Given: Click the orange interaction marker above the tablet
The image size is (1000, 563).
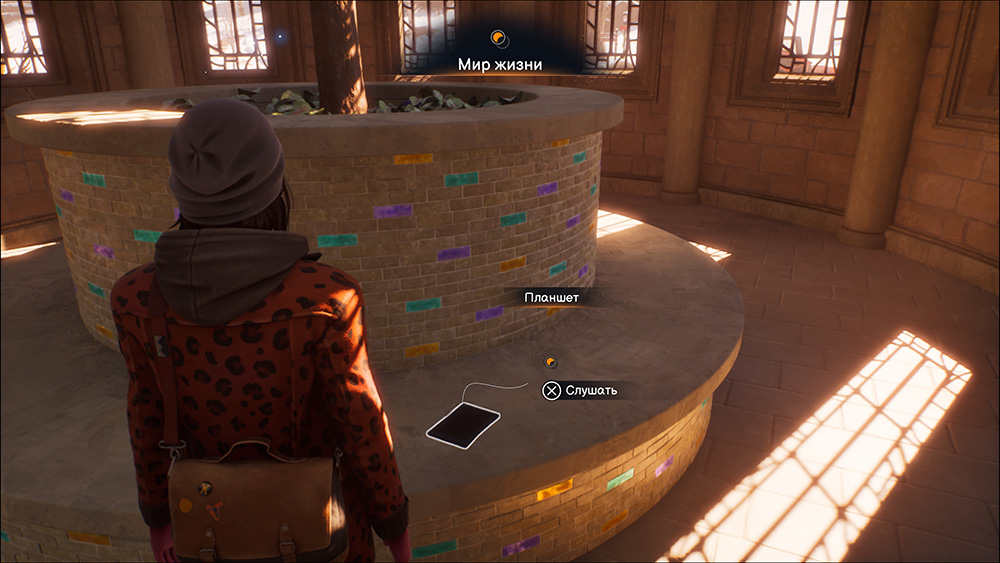Looking at the screenshot, I should click(x=549, y=362).
